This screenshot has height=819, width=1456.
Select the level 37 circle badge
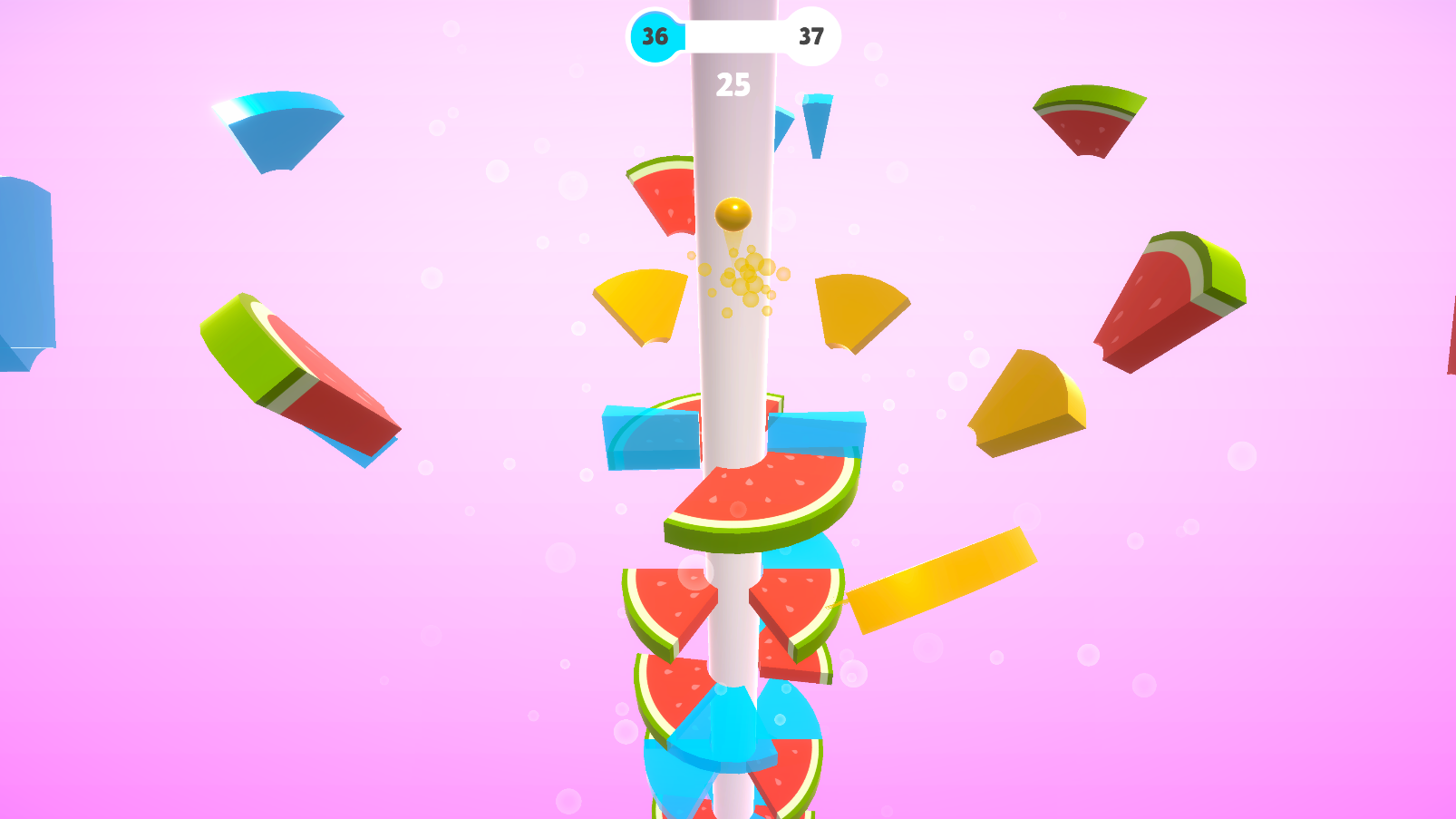pyautogui.click(x=811, y=36)
